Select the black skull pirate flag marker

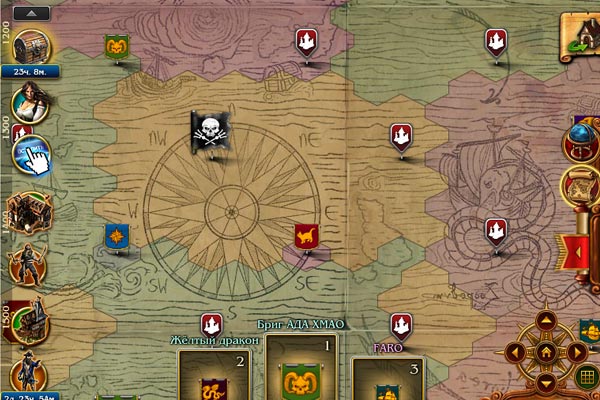point(213,131)
